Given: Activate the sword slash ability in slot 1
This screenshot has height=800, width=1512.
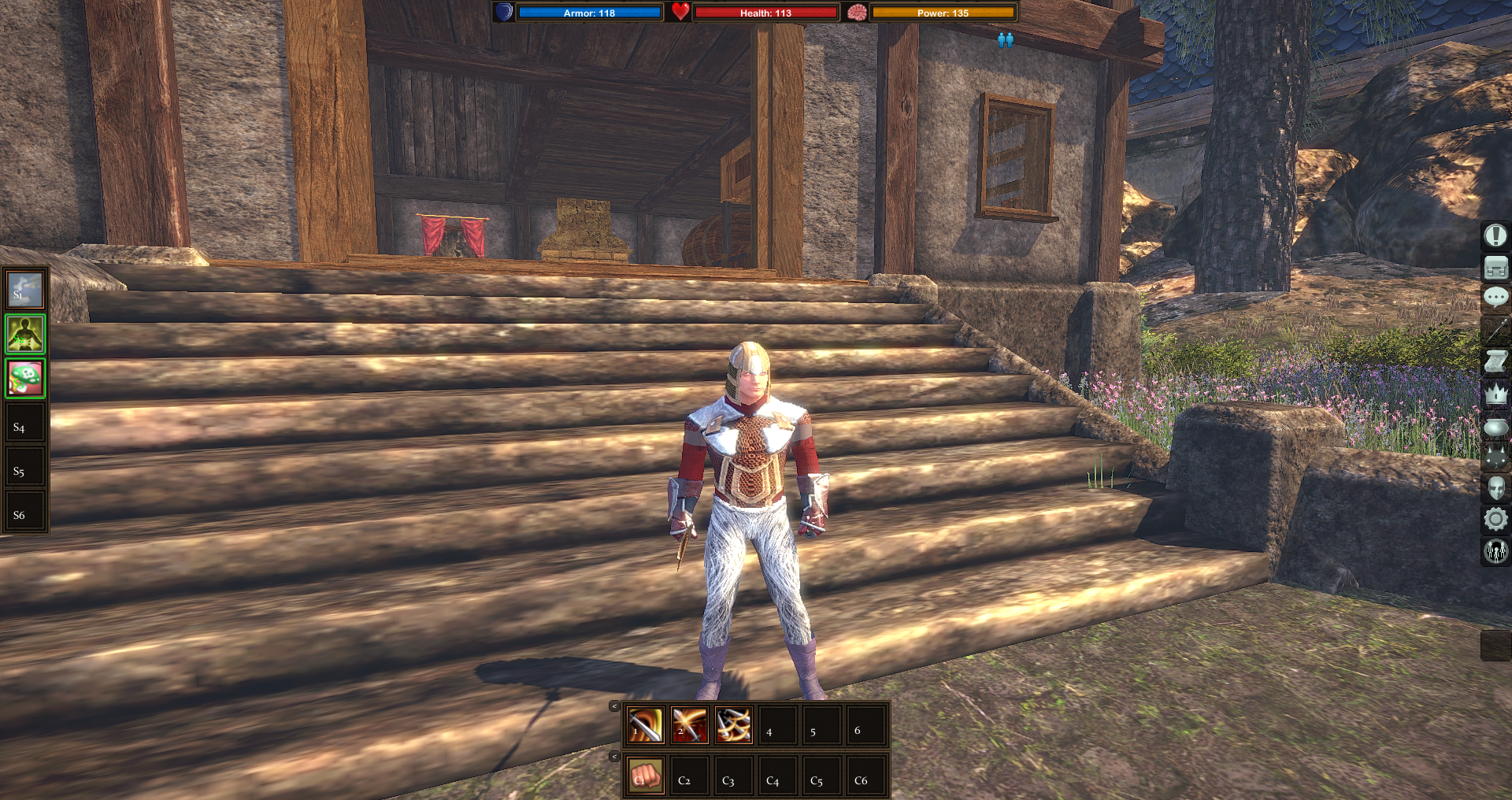Looking at the screenshot, I should 645,725.
